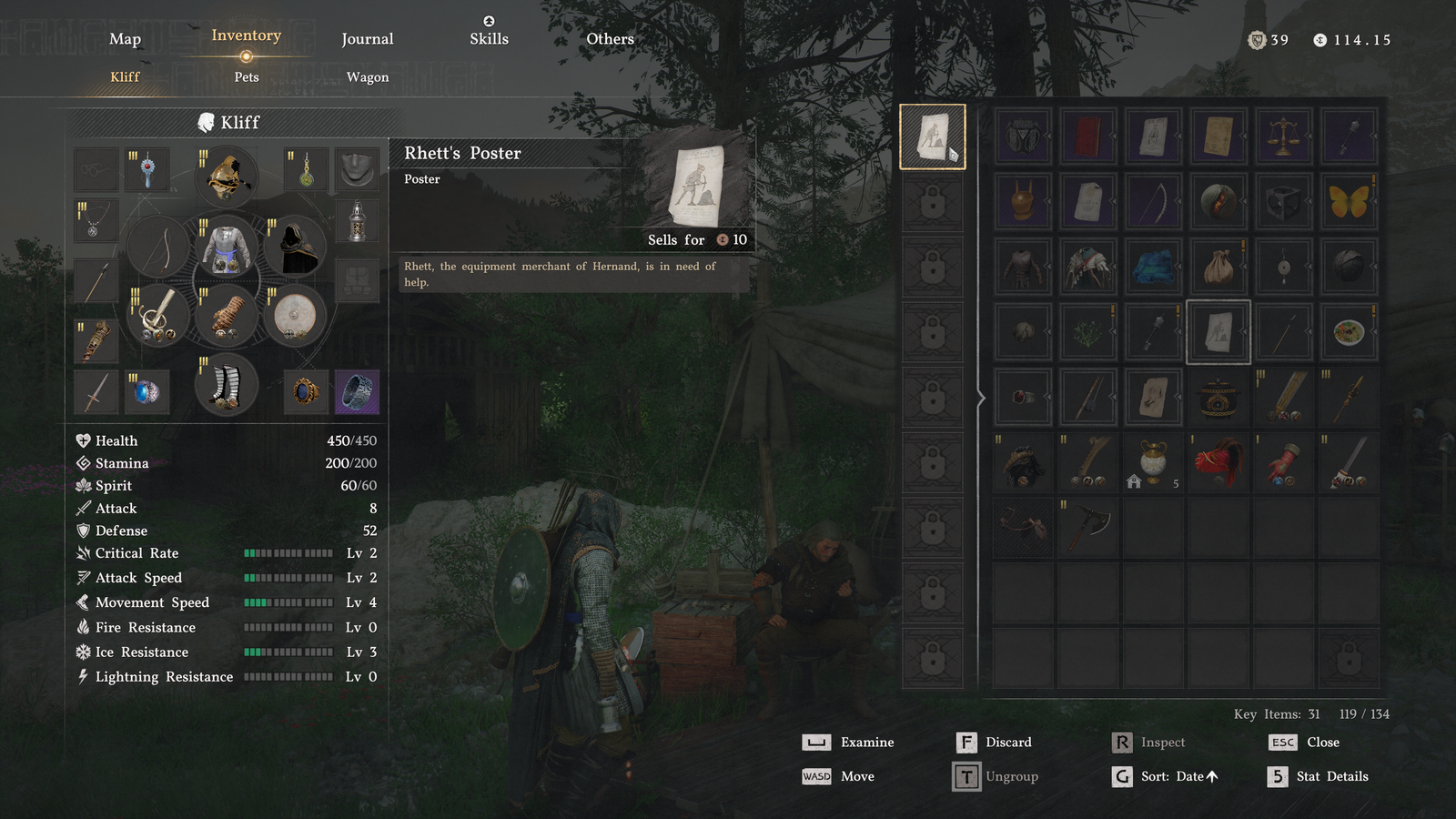Select the yellow butterfly inventory item
Viewport: 1456px width, 819px height.
click(x=1349, y=202)
